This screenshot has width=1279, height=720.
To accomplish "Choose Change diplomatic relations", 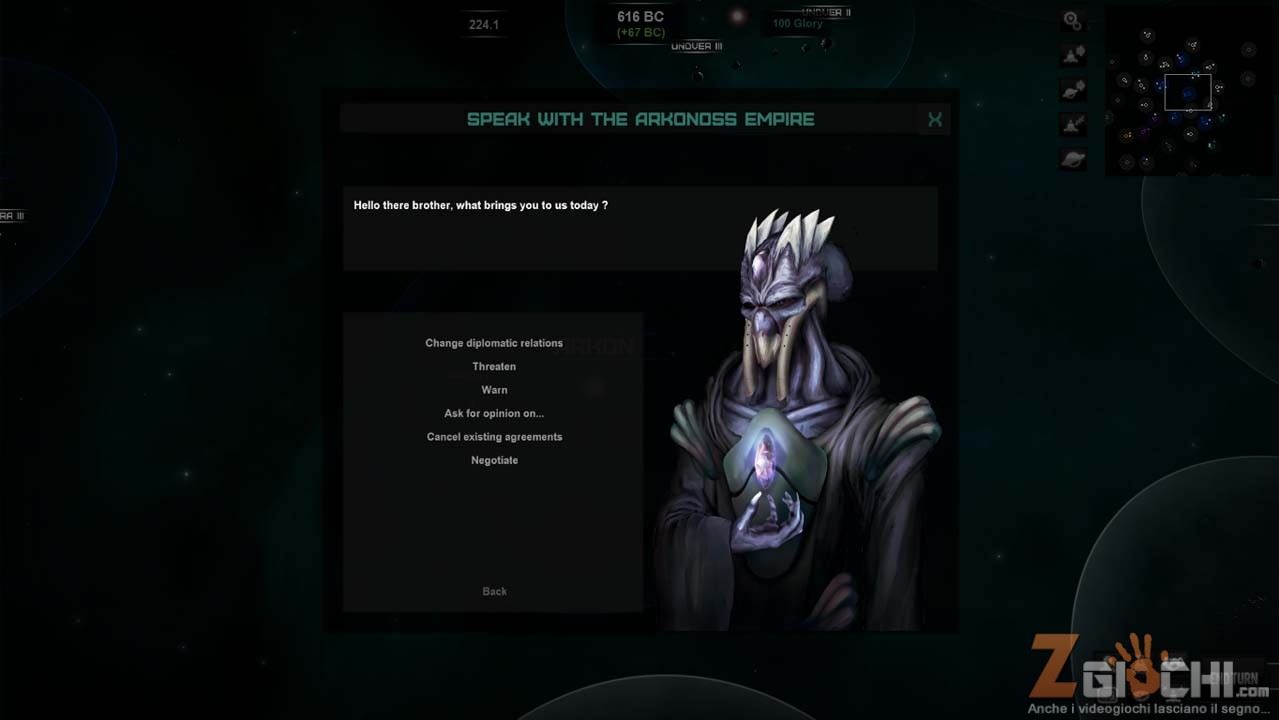I will click(494, 343).
